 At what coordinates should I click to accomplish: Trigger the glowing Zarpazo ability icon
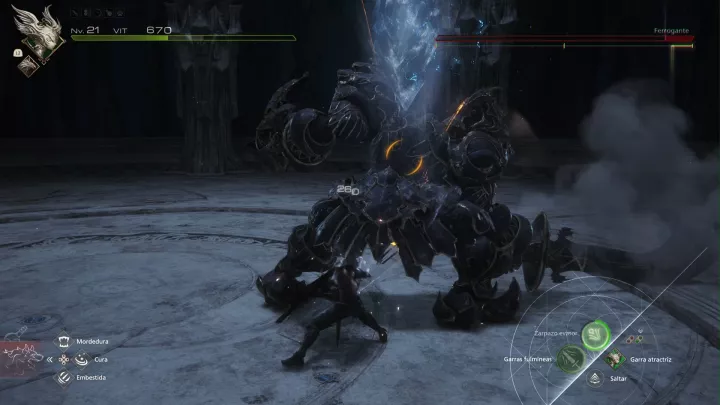coord(595,335)
